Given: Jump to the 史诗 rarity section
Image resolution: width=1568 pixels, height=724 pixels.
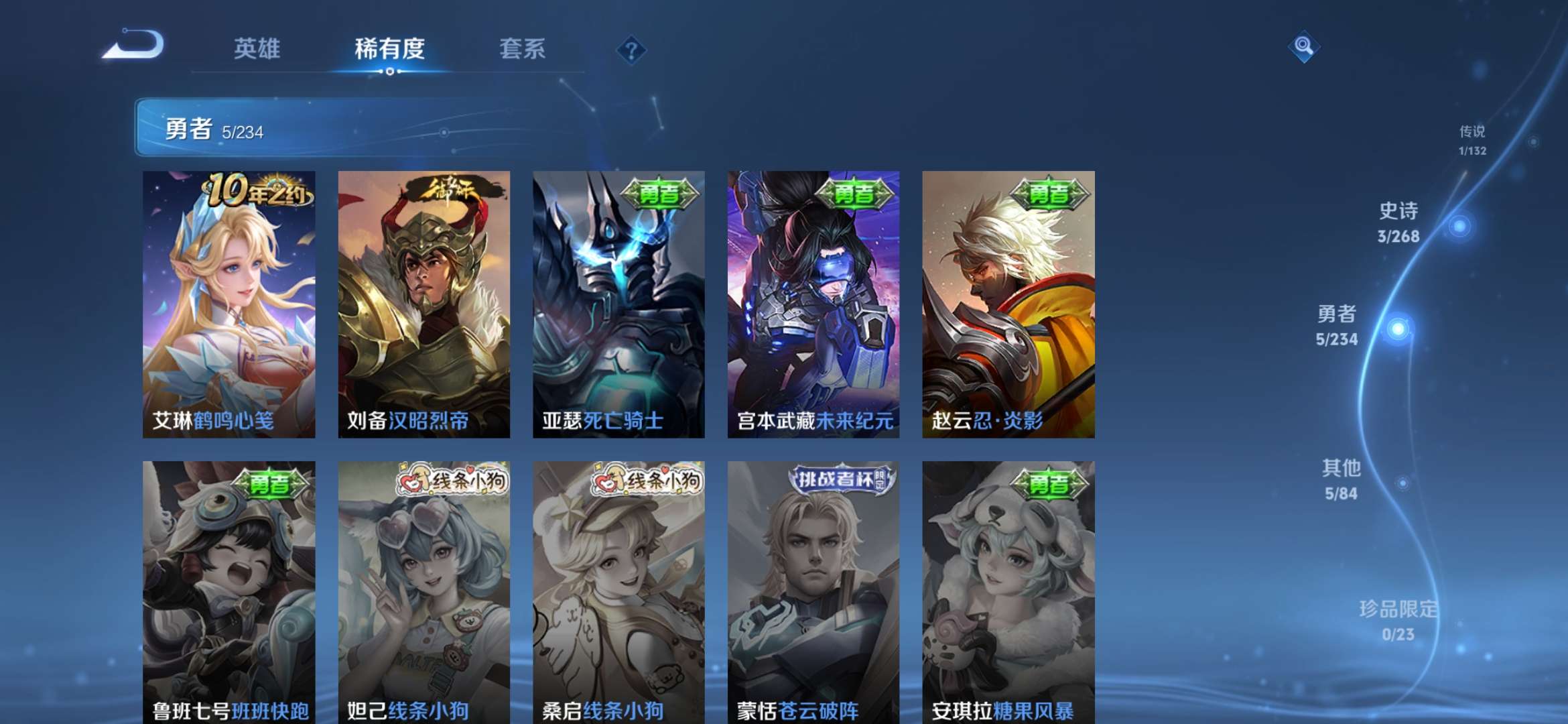Looking at the screenshot, I should coord(1399,223).
